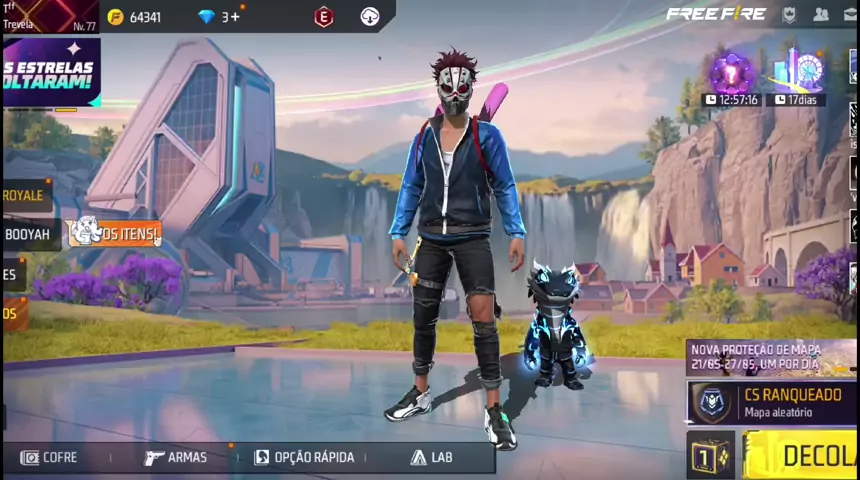
Task: Click the number 1 cube icon beside Decolar
Action: point(710,457)
